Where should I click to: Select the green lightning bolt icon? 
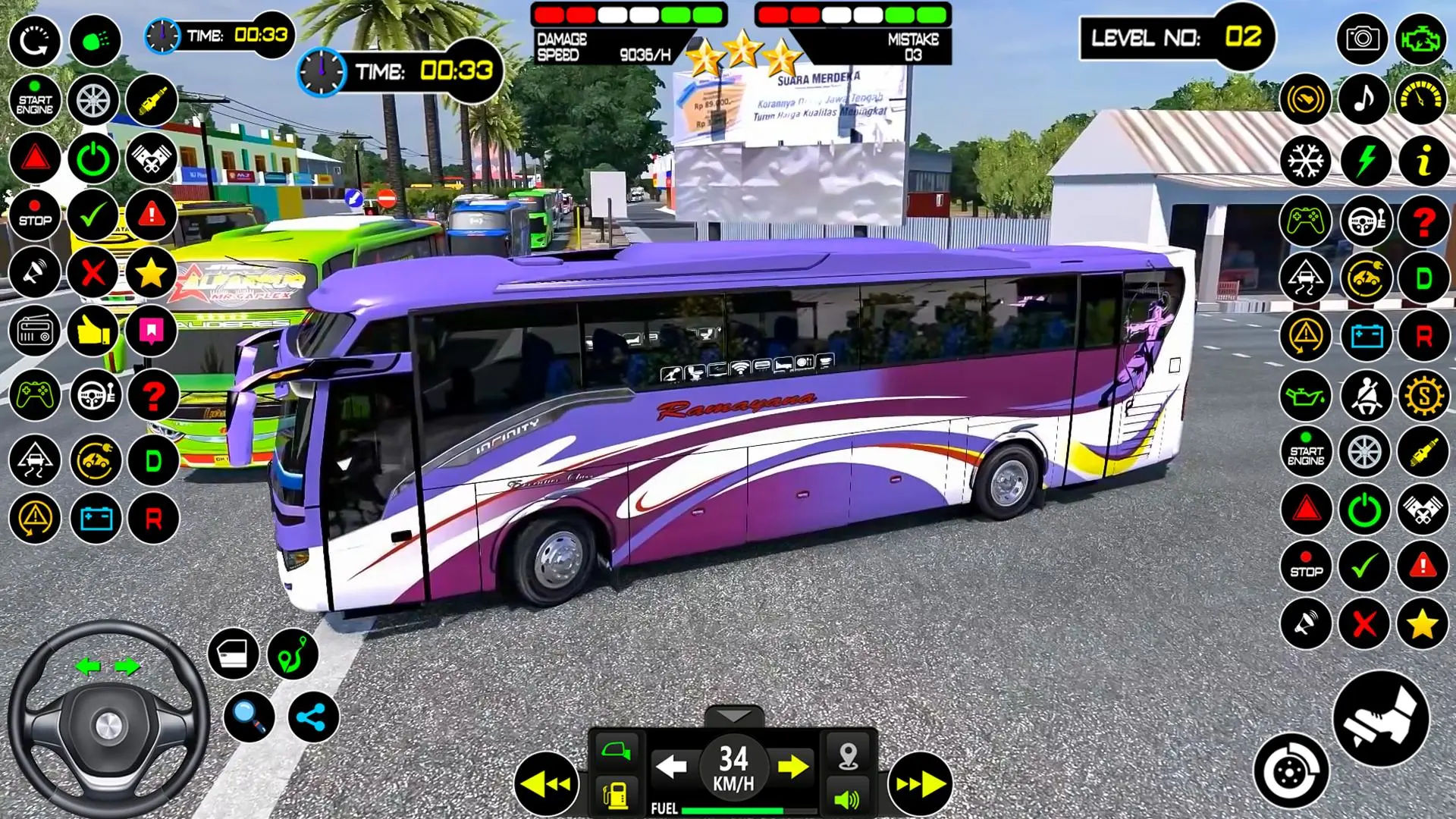pyautogui.click(x=1364, y=161)
